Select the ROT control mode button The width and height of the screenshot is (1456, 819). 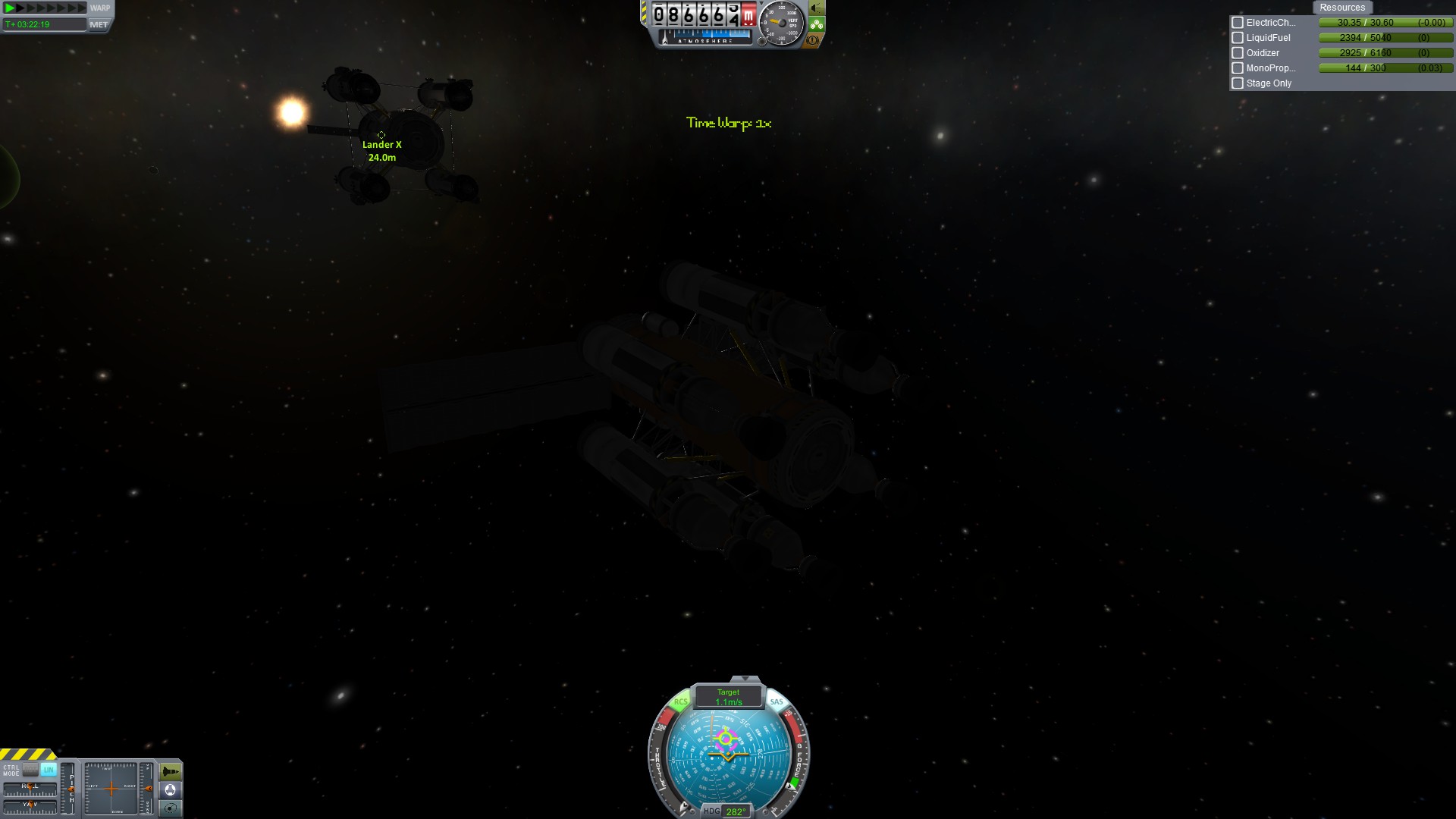point(31,770)
